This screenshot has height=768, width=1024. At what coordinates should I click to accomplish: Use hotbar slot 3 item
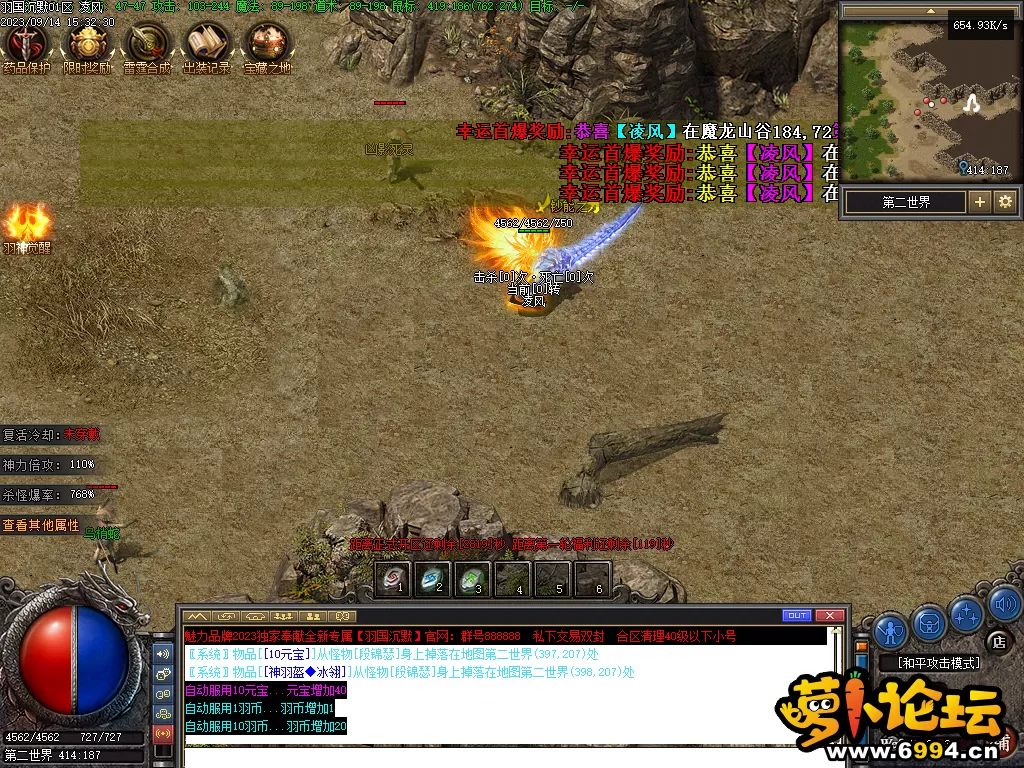[472, 579]
